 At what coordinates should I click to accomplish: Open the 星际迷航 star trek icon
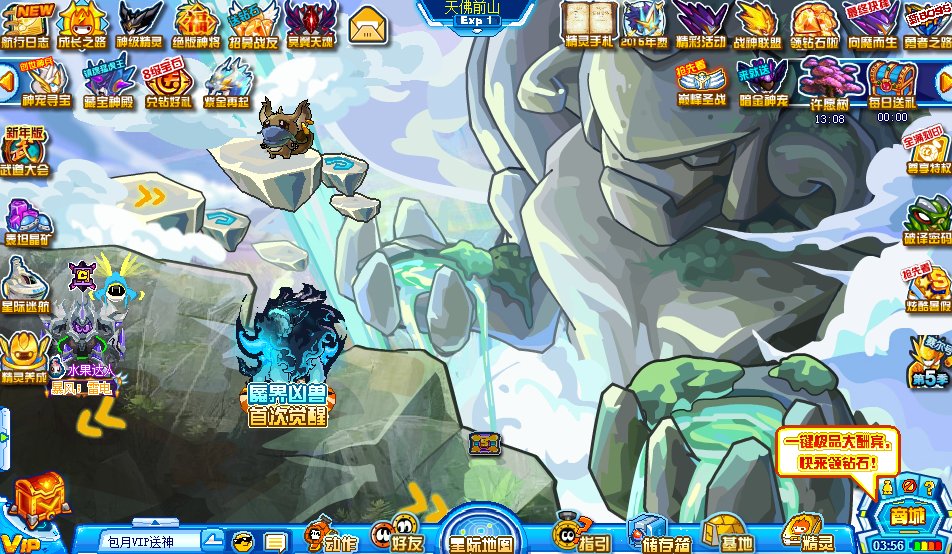point(24,286)
